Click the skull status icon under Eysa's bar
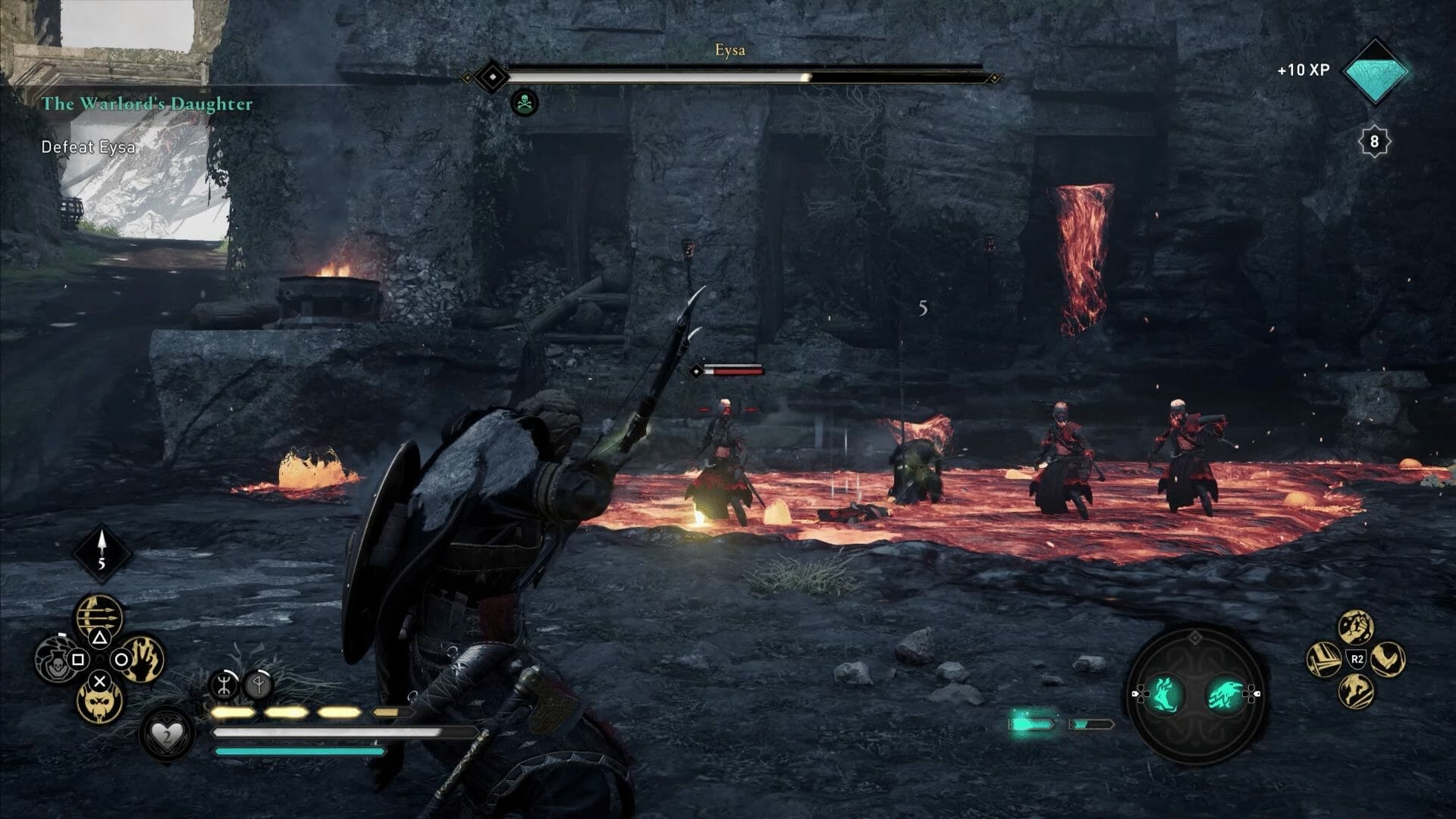Image resolution: width=1456 pixels, height=819 pixels. tap(525, 102)
